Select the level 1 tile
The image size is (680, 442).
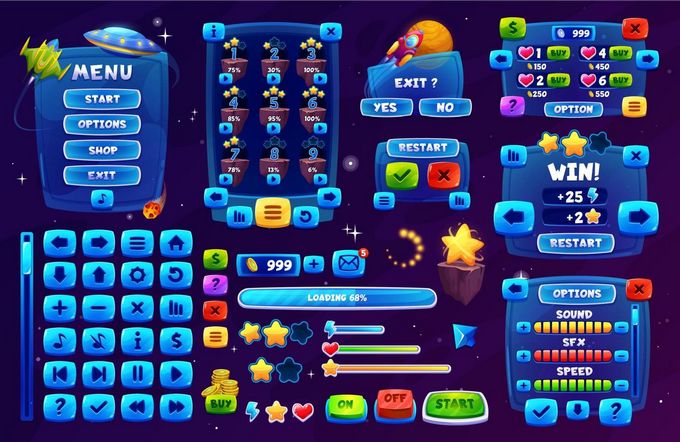pos(235,62)
